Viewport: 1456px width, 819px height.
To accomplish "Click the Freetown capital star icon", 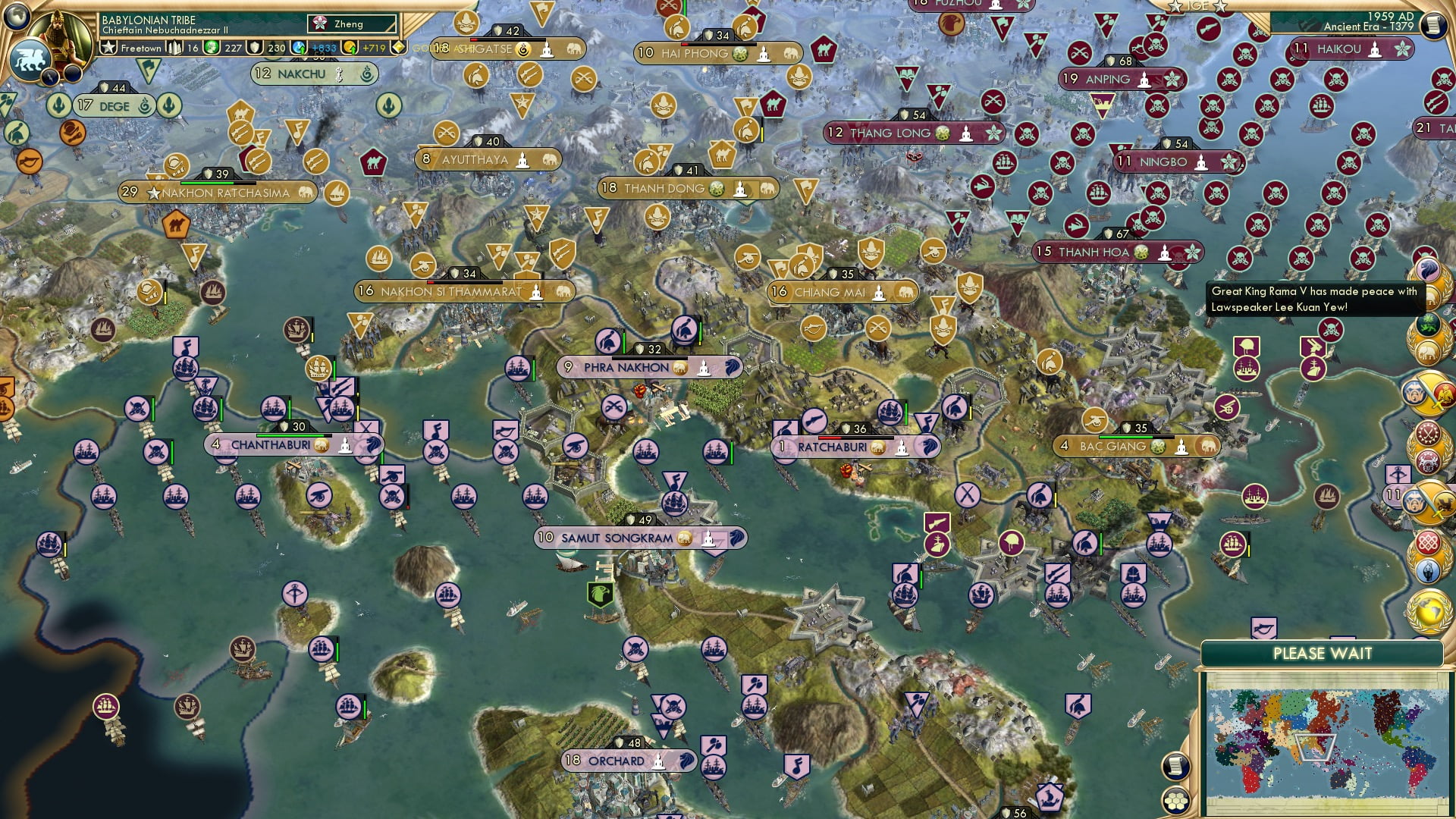I will click(109, 48).
